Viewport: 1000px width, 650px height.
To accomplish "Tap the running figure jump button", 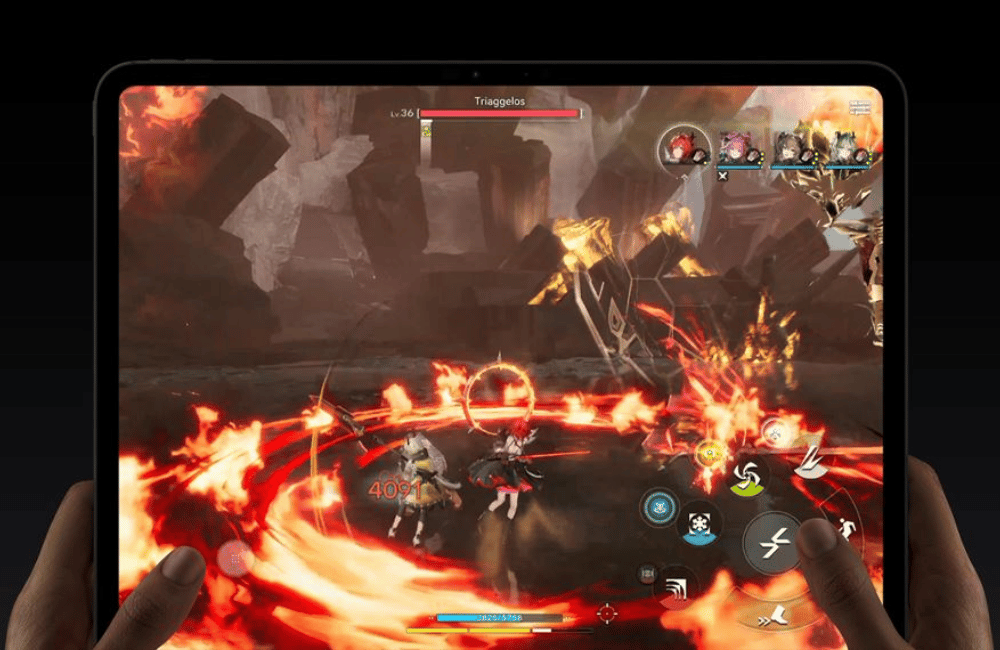I will click(846, 529).
